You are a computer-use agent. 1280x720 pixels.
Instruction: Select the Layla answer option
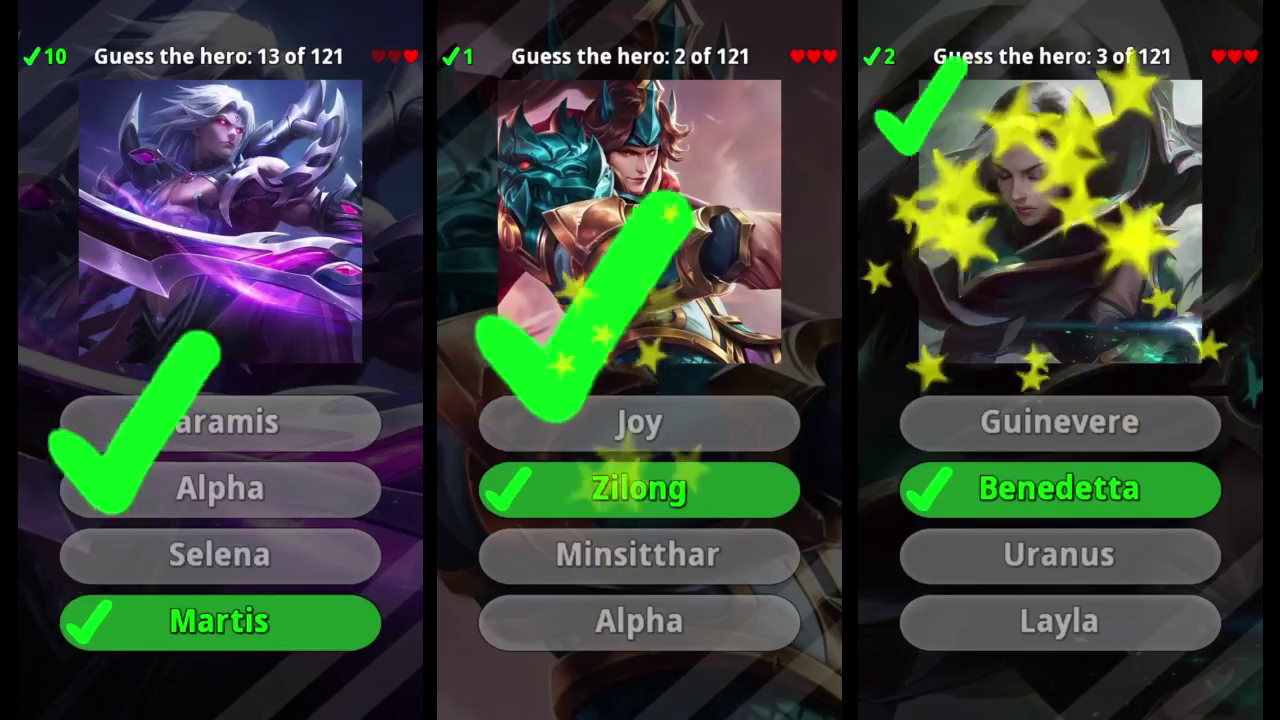[1060, 622]
